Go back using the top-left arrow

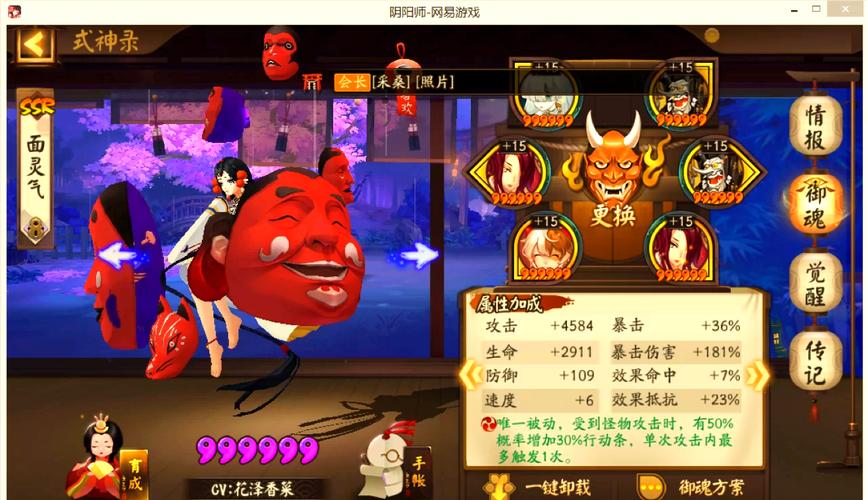click(x=35, y=44)
